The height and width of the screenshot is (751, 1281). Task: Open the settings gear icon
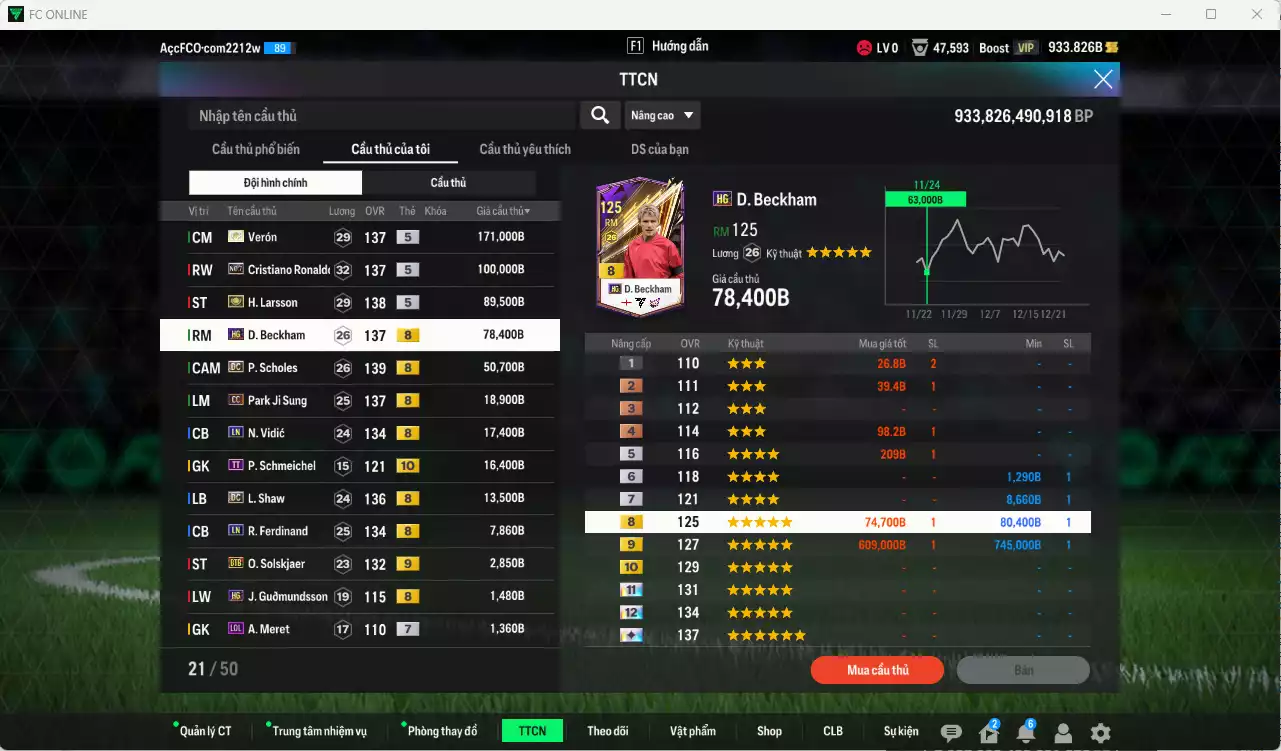1100,732
